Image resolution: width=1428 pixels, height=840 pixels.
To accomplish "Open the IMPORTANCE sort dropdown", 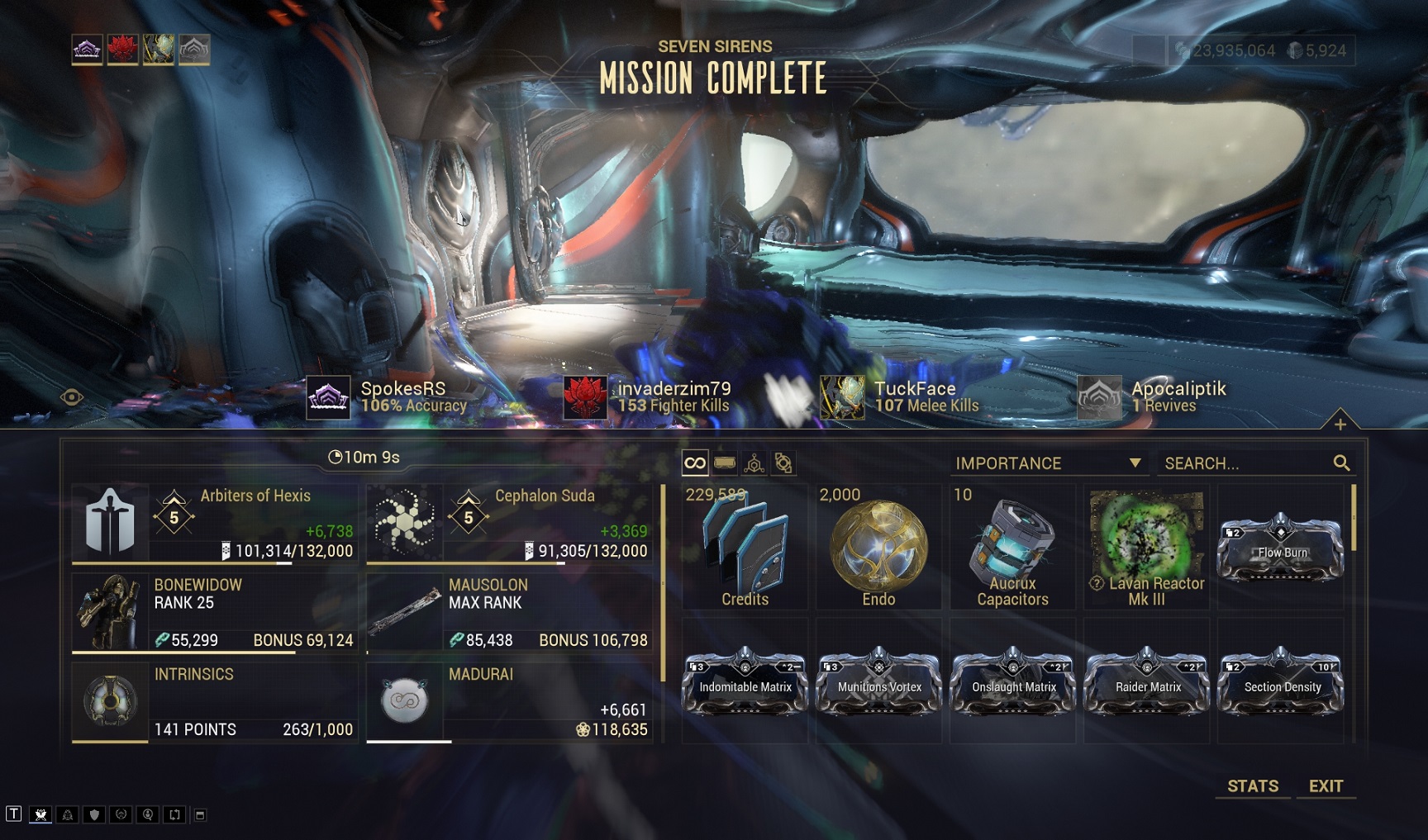I will (1048, 463).
